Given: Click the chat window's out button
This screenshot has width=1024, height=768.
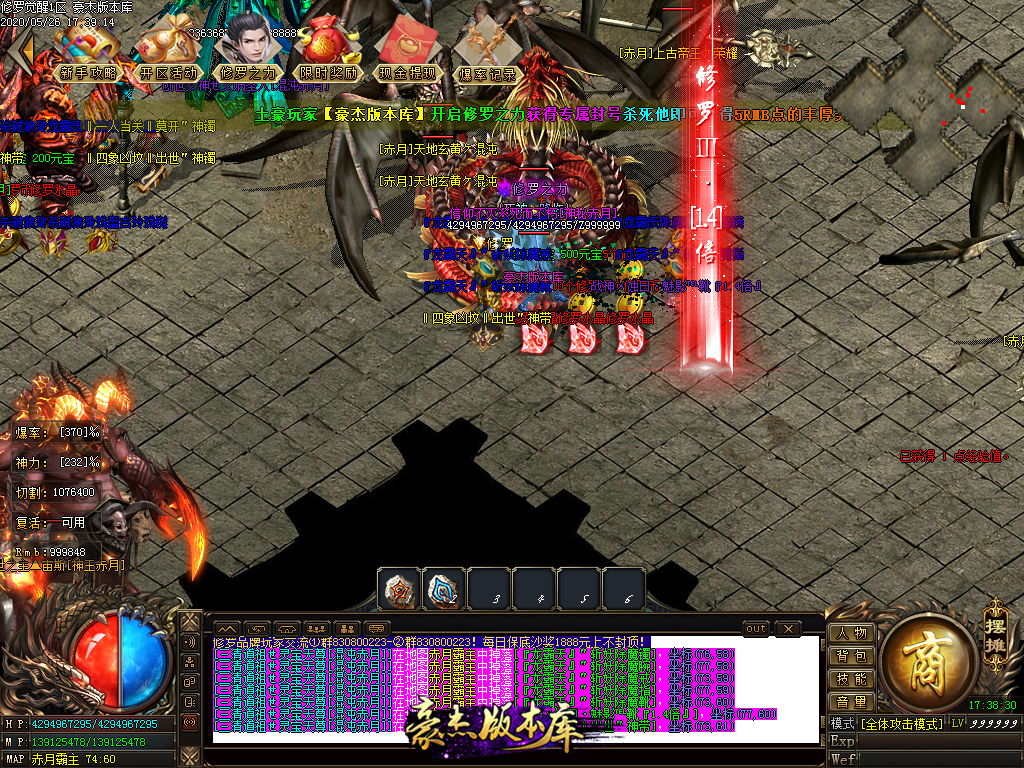Looking at the screenshot, I should coord(756,628).
